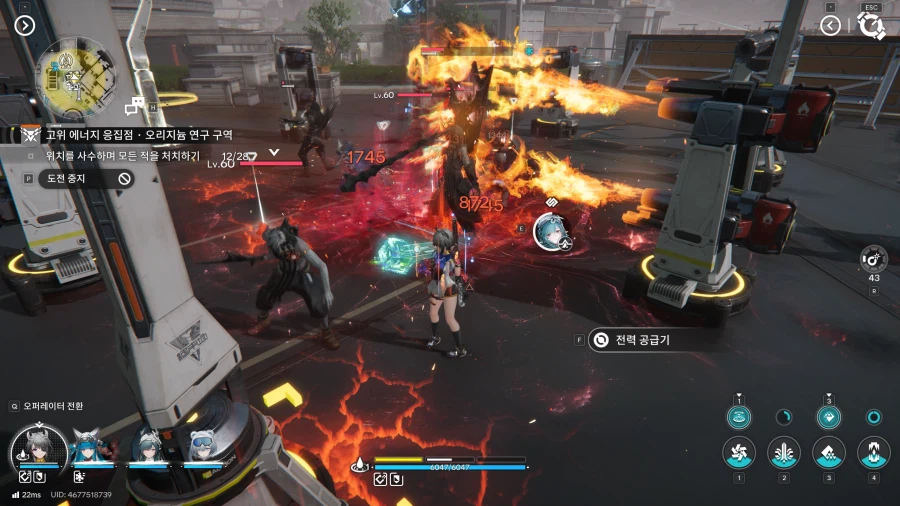Expand the arrow menu above the minimap

tap(25, 25)
